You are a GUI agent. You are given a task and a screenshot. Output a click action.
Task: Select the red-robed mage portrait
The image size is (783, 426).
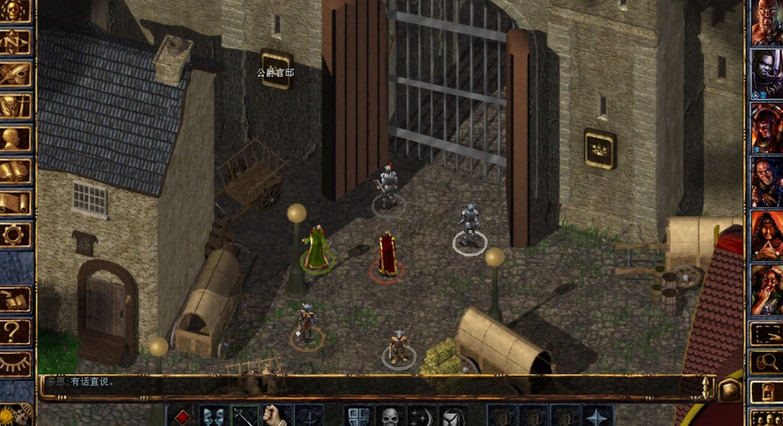767,232
